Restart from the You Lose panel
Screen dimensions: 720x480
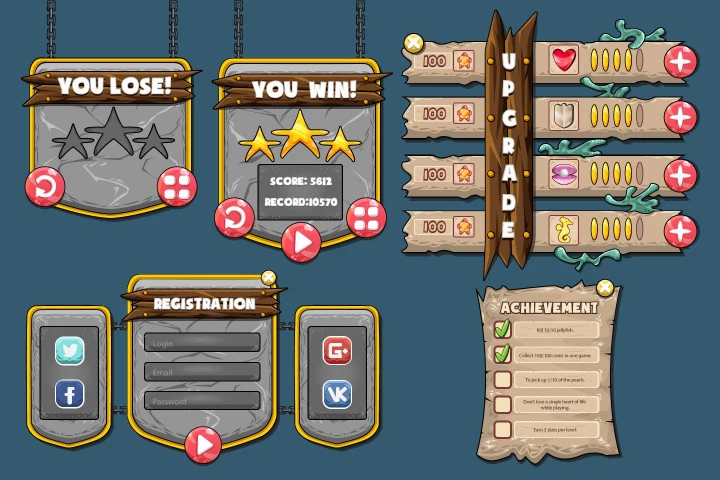pos(47,185)
